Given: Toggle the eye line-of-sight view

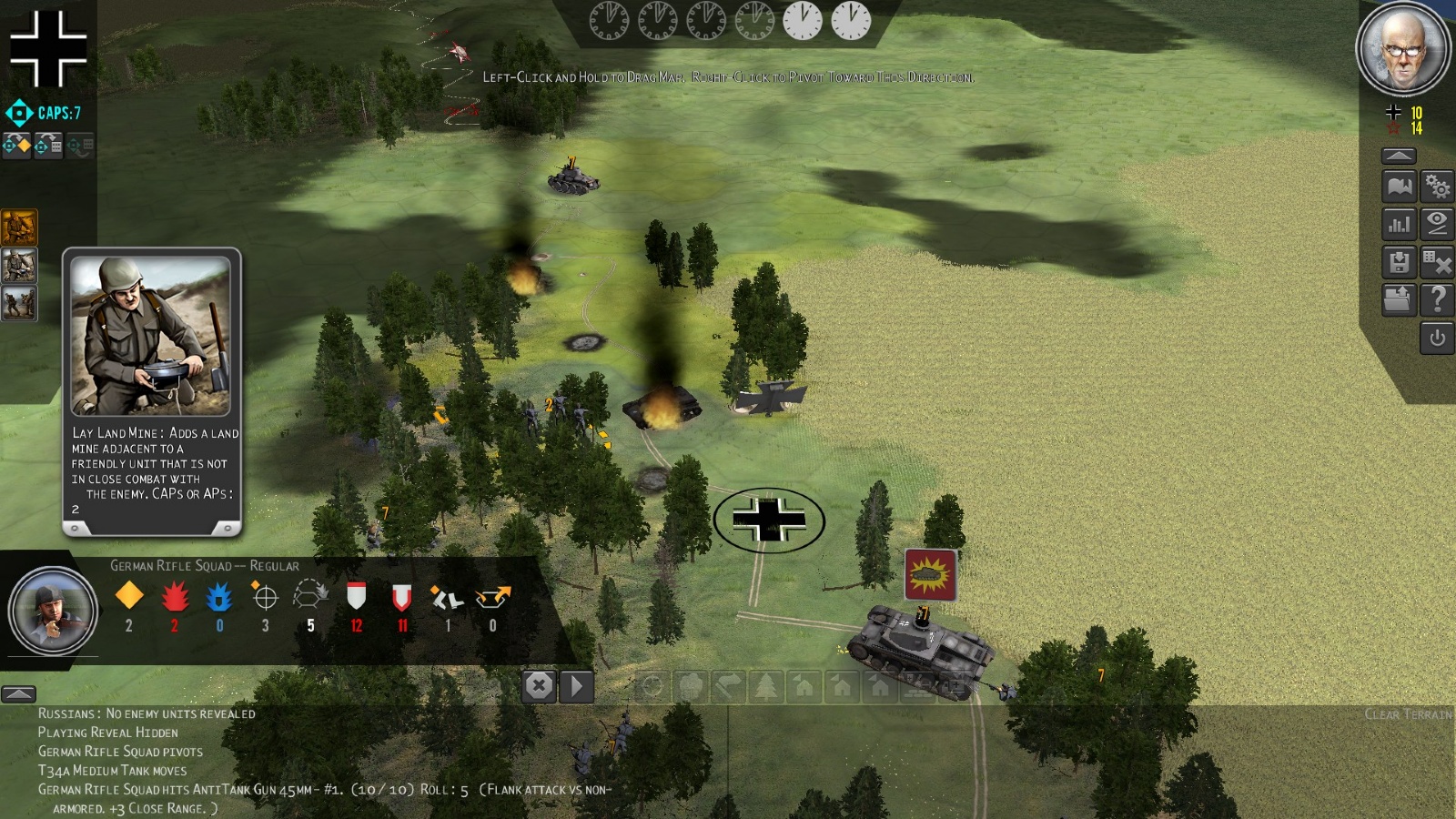Looking at the screenshot, I should pyautogui.click(x=1437, y=224).
